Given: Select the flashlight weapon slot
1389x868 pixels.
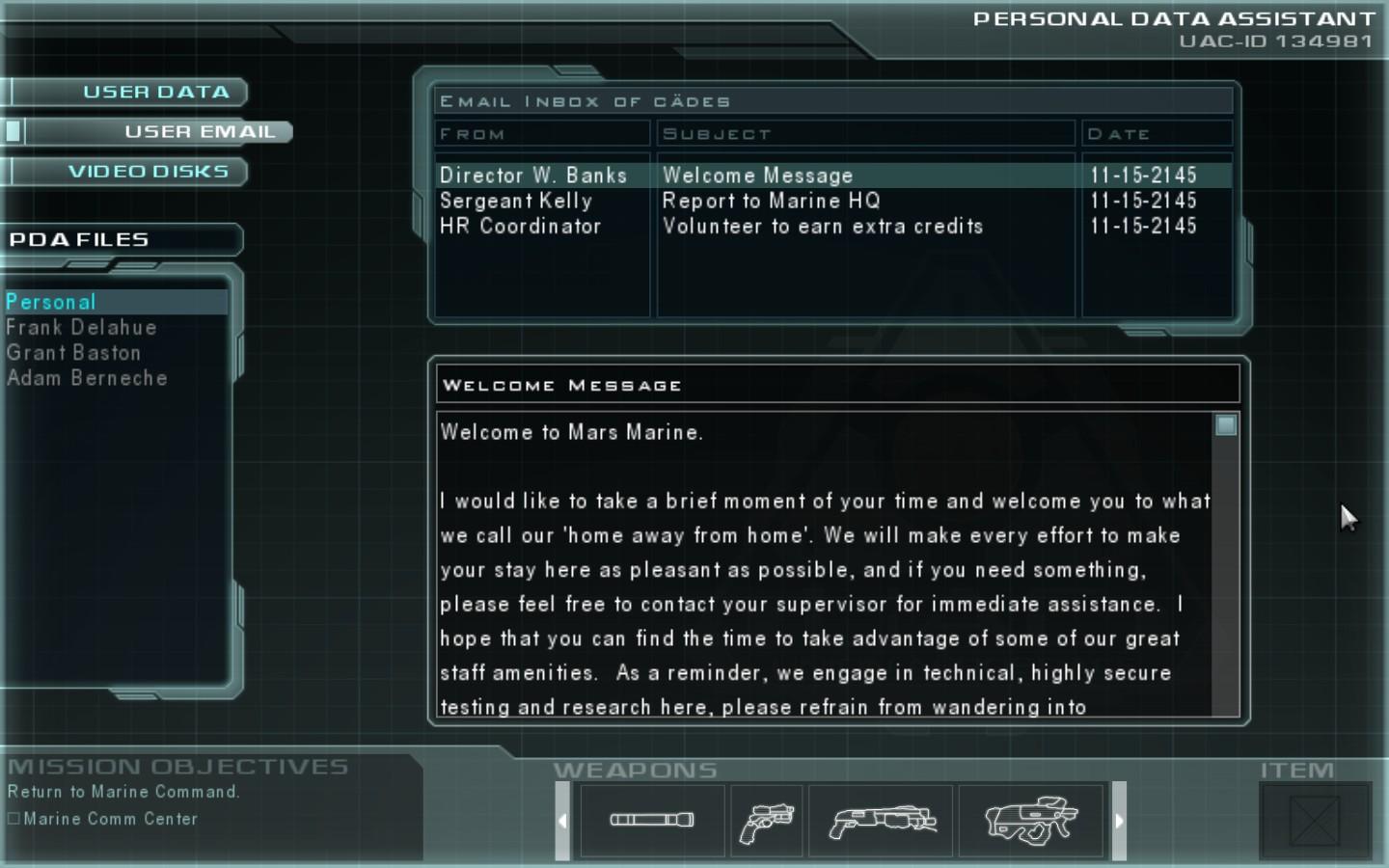Looking at the screenshot, I should pos(652,820).
